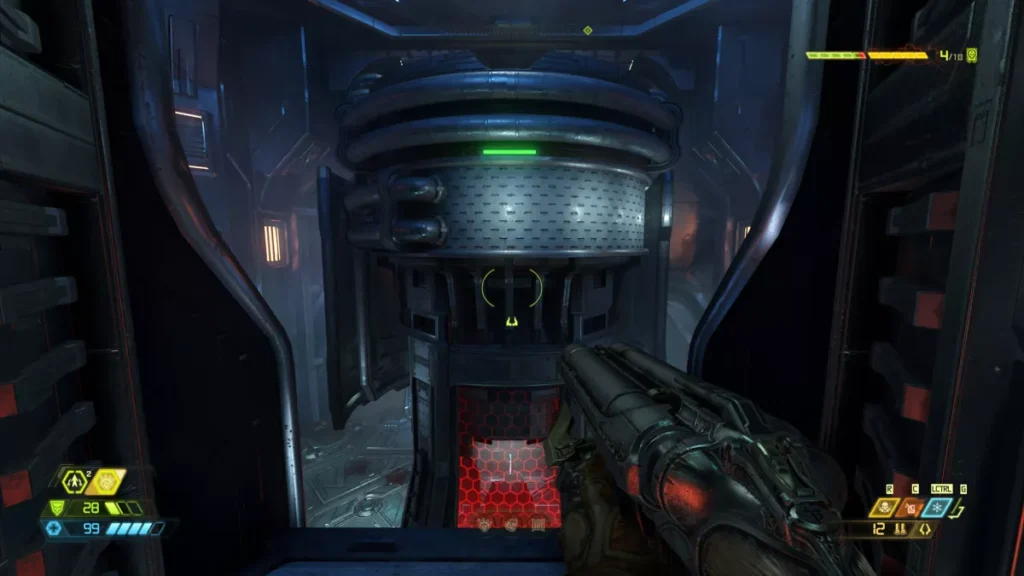1024x576 pixels.
Task: Activate the orange fuel canister ability icon
Action: coord(912,509)
